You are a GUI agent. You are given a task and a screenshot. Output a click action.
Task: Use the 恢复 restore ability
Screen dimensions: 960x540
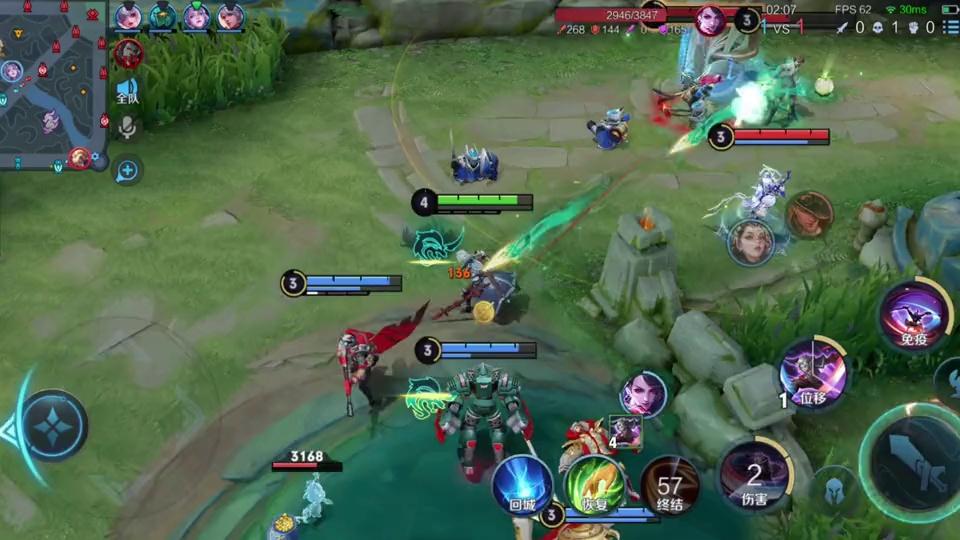pos(595,487)
